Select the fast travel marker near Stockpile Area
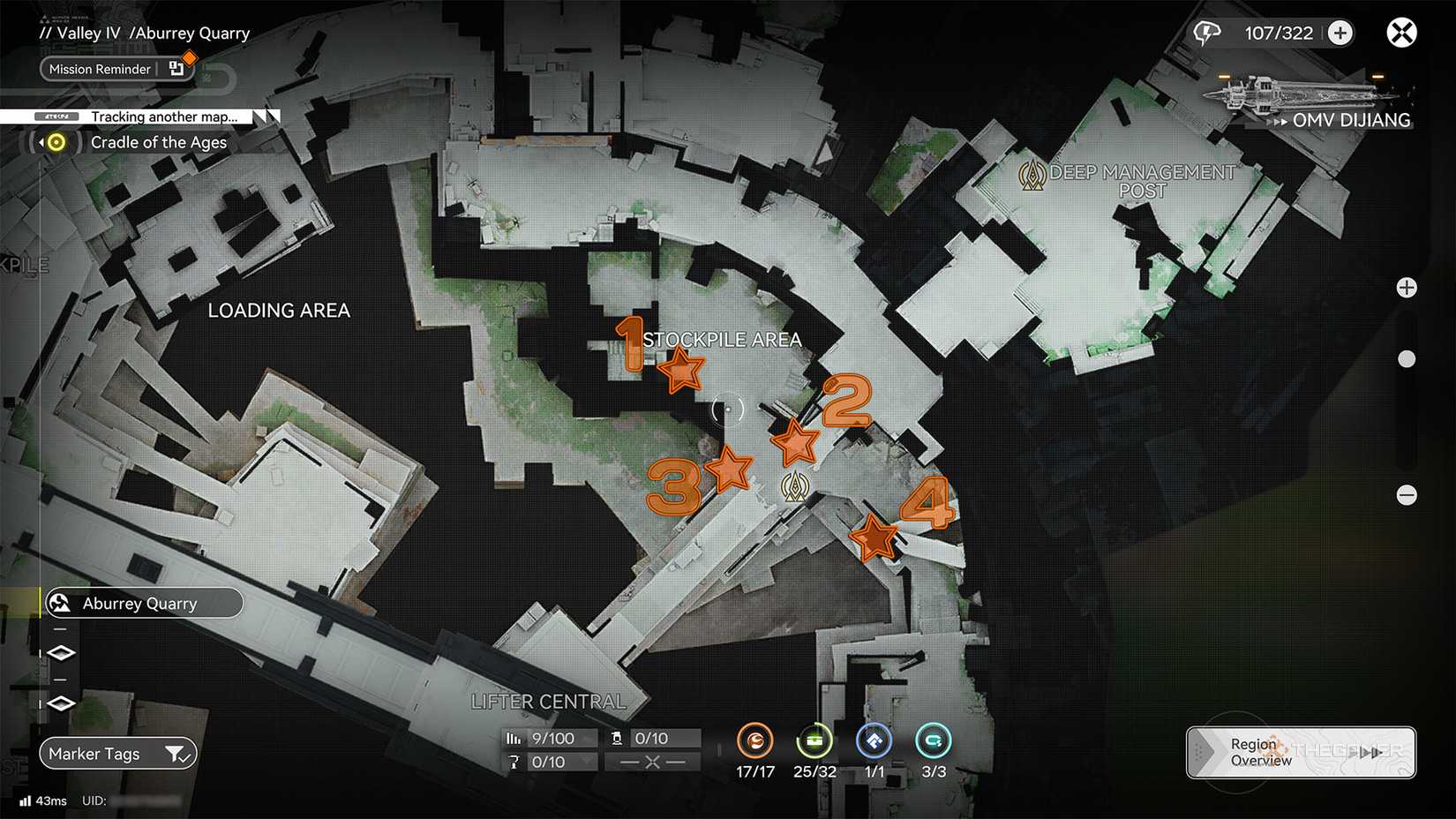 [x=793, y=485]
